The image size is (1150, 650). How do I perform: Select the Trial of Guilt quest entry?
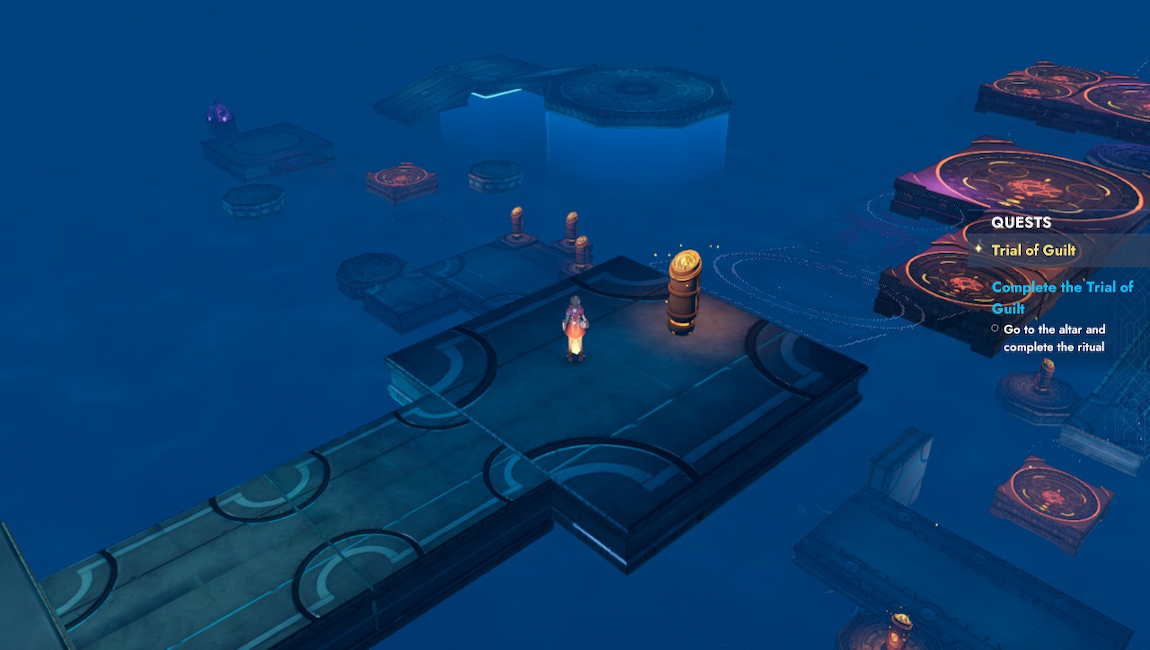point(1033,250)
